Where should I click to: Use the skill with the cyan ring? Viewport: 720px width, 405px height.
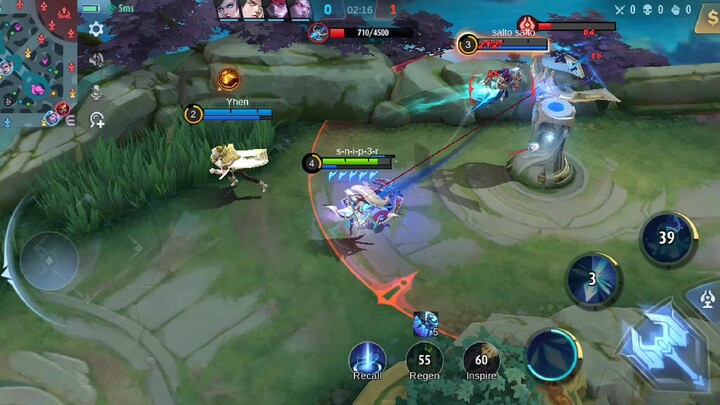[x=553, y=354]
